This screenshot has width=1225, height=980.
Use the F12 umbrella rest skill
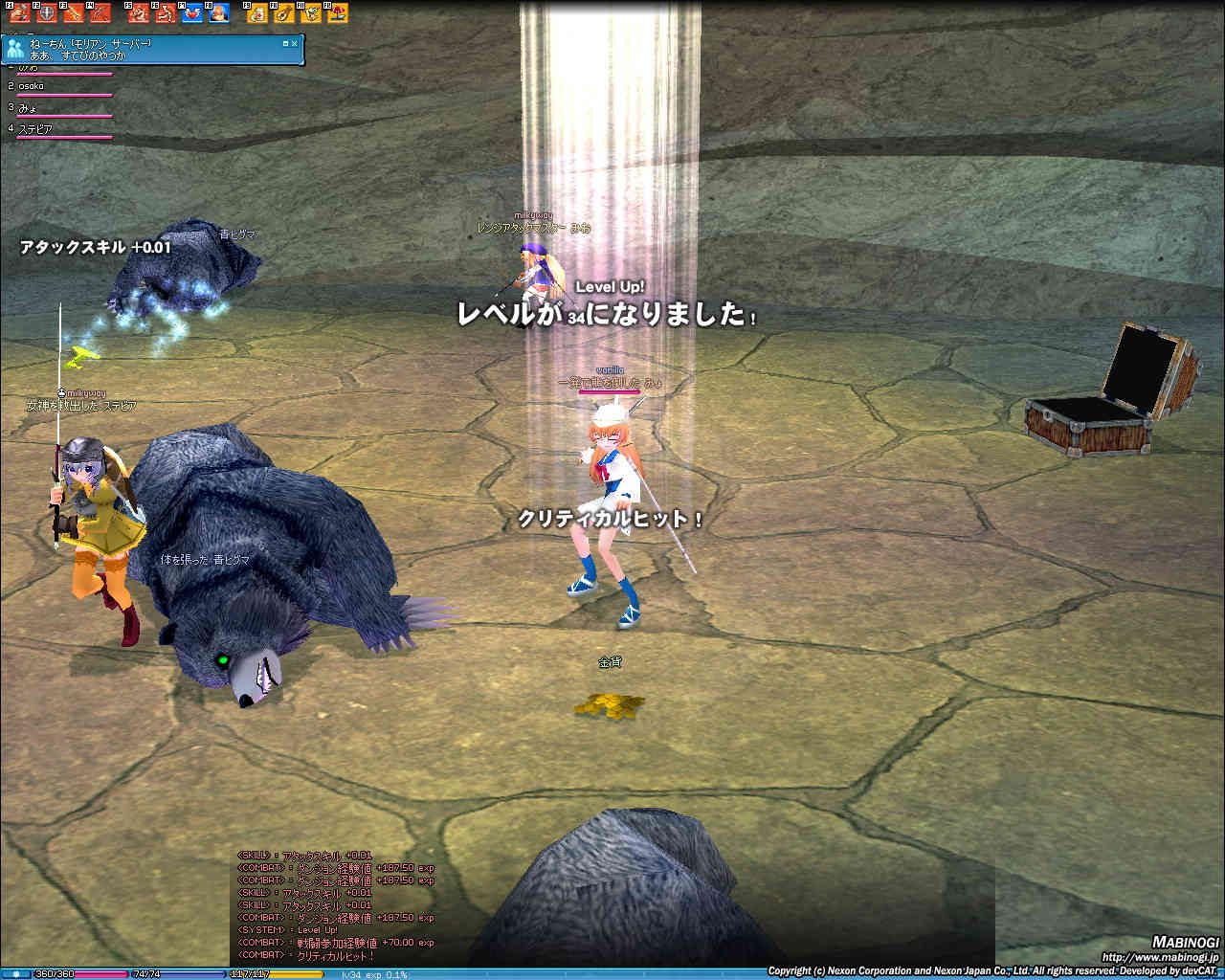(337, 13)
